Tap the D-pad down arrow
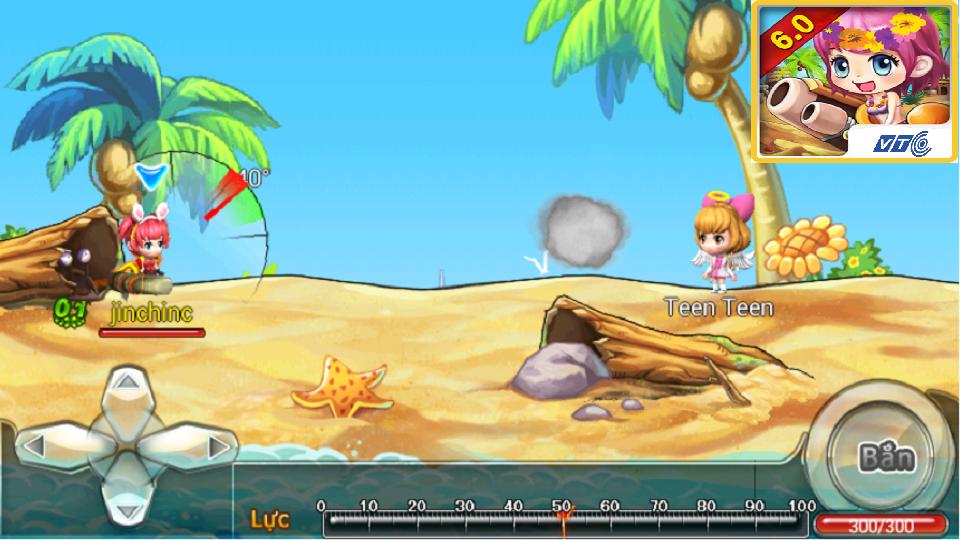960x540 pixels. [x=126, y=497]
